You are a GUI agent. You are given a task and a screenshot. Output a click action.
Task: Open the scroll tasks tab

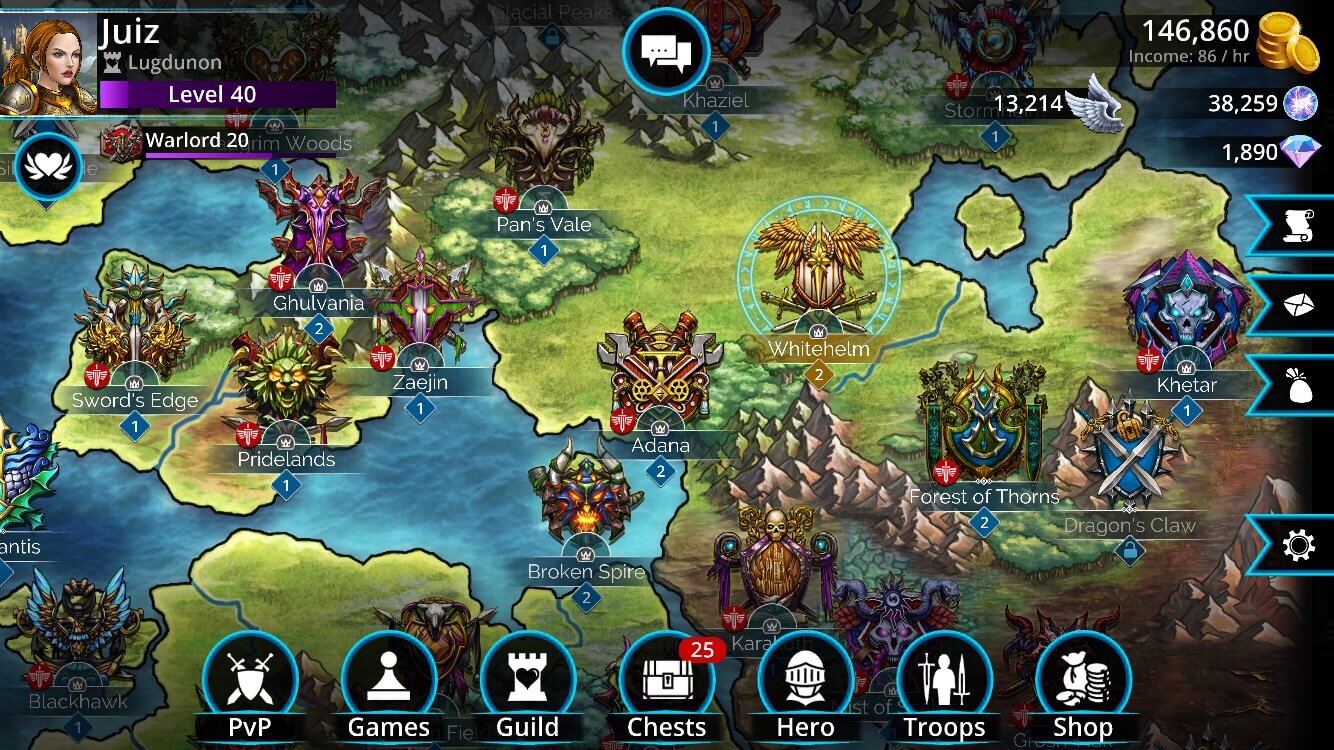[1297, 227]
